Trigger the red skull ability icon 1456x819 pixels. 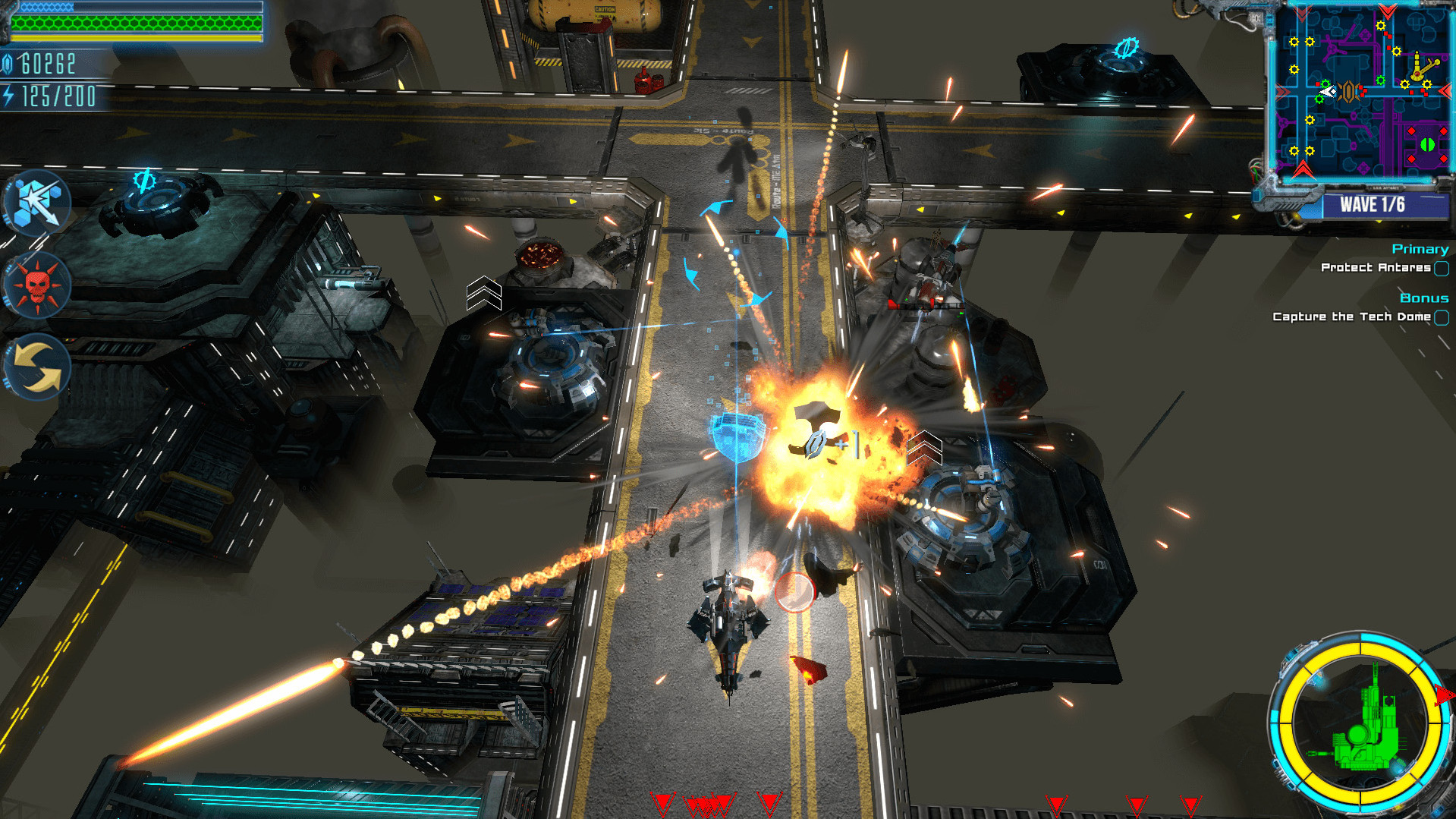[x=37, y=285]
